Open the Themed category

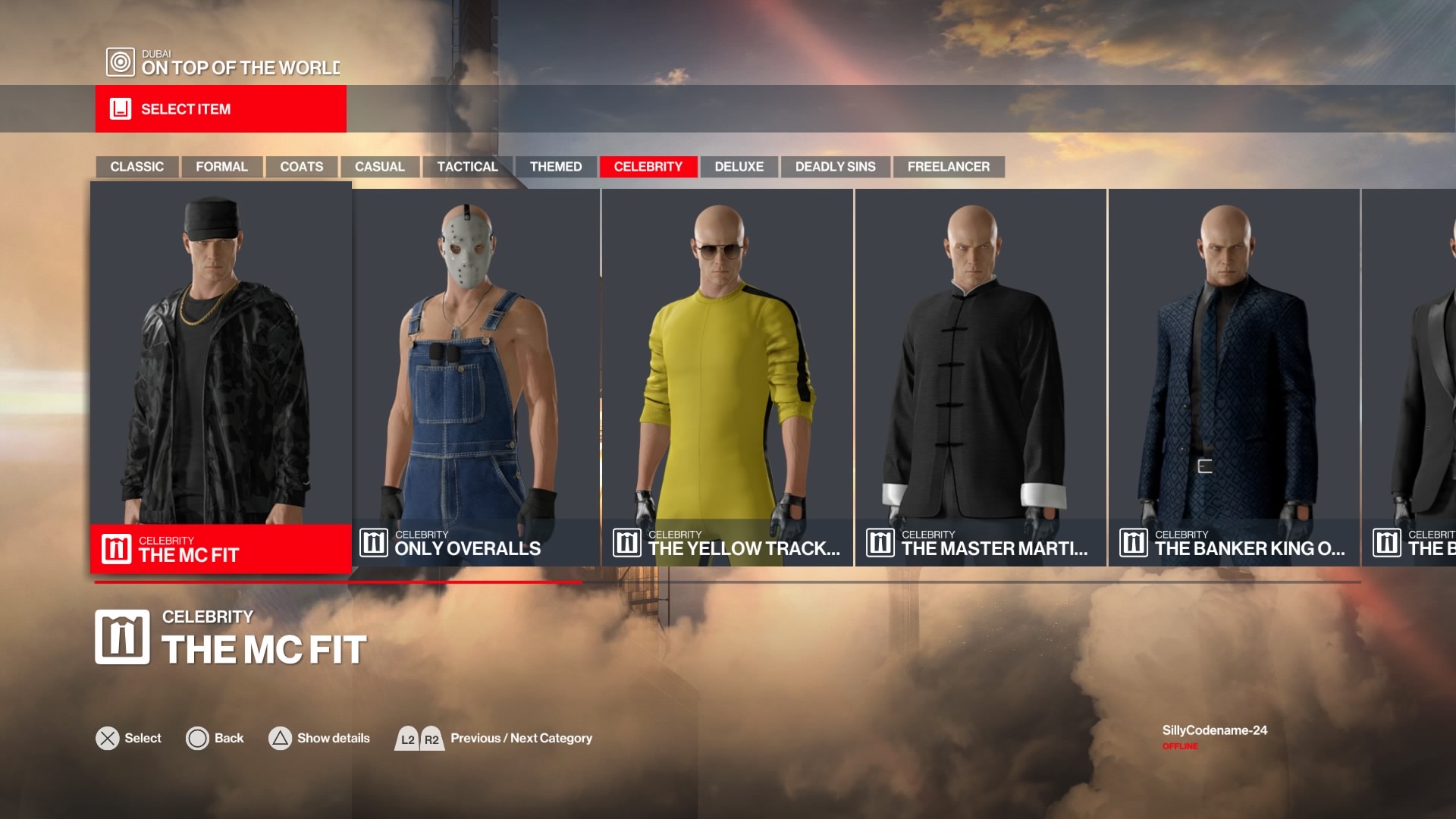[556, 167]
